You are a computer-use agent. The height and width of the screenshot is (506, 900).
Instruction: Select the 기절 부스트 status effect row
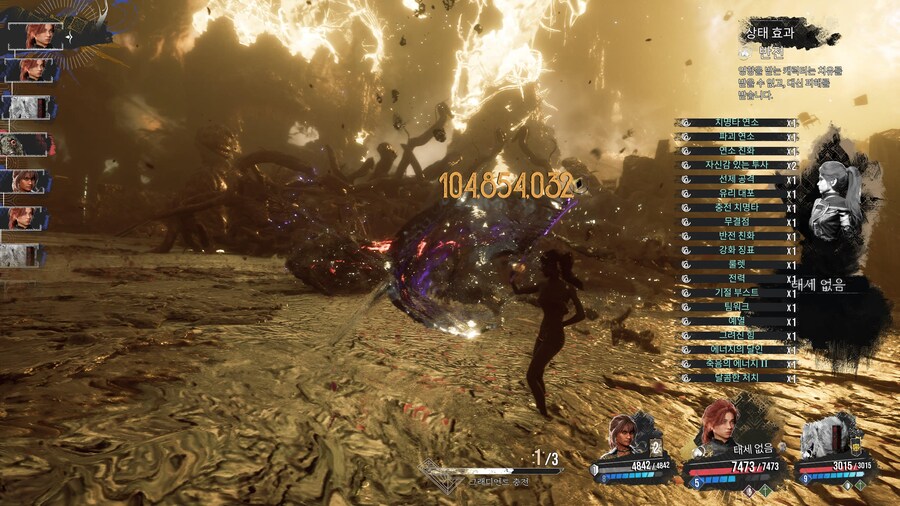(737, 293)
